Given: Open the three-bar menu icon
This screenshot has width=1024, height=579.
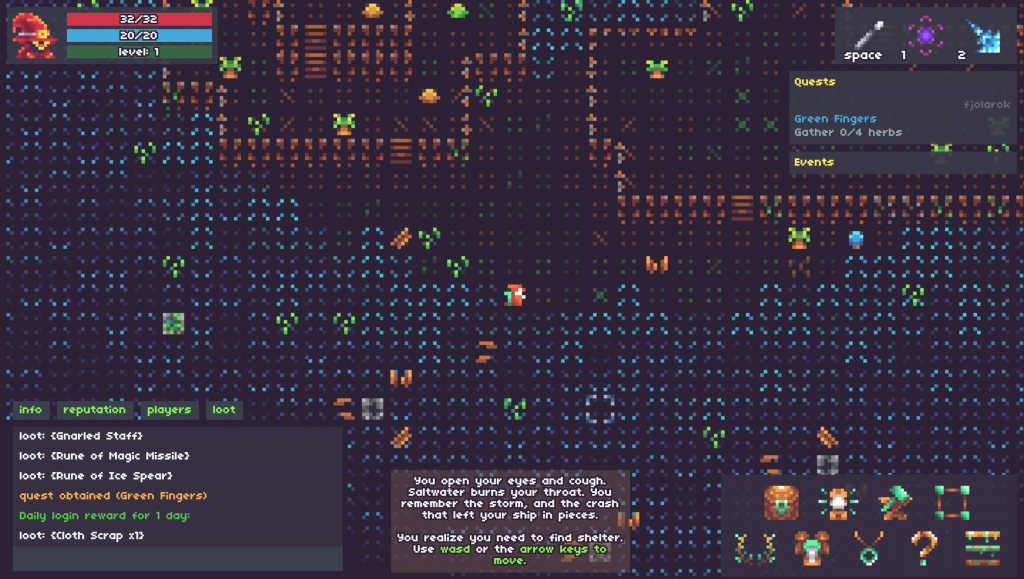Looking at the screenshot, I should 982,548.
